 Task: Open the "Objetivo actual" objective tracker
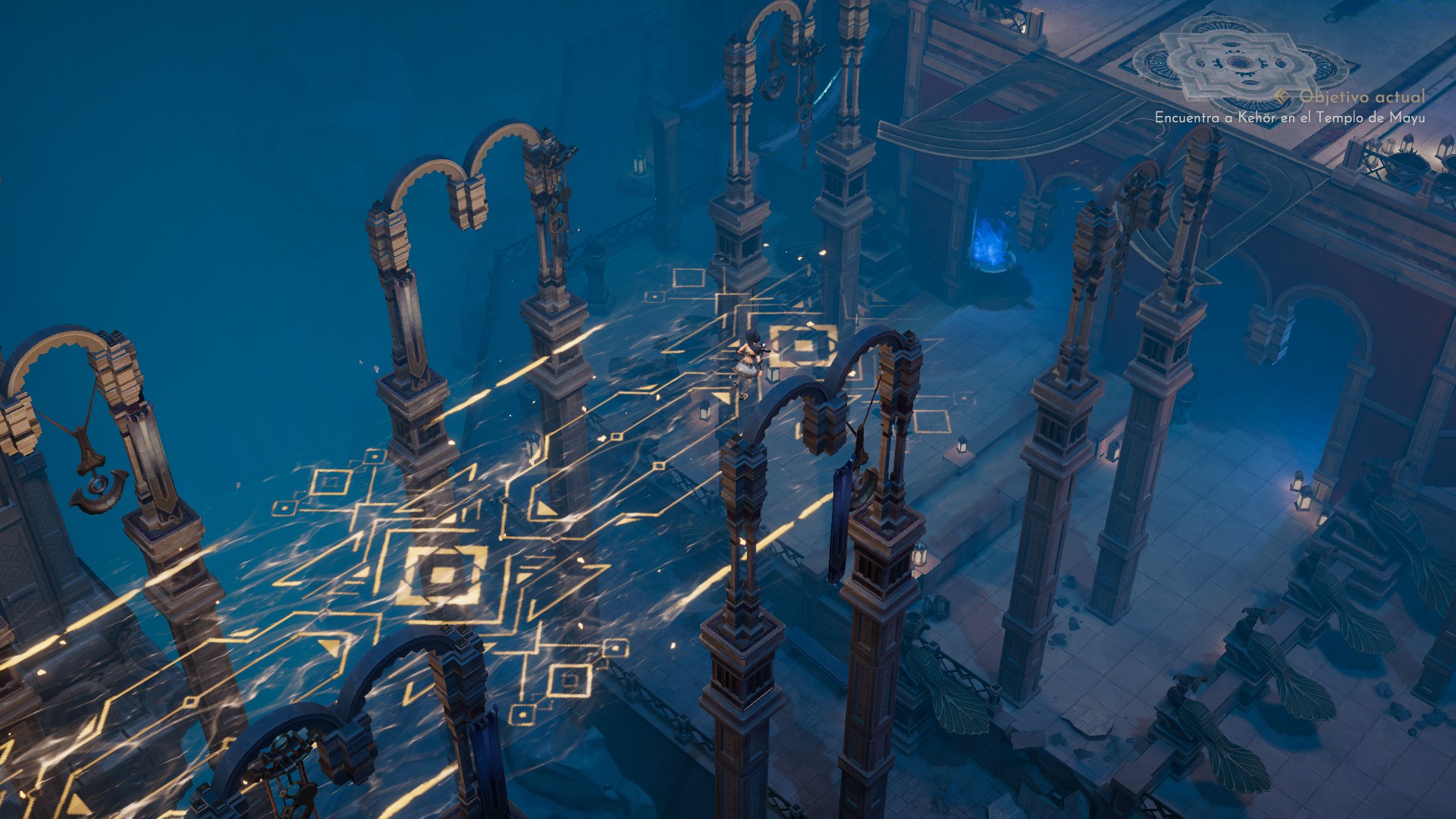pos(1360,97)
